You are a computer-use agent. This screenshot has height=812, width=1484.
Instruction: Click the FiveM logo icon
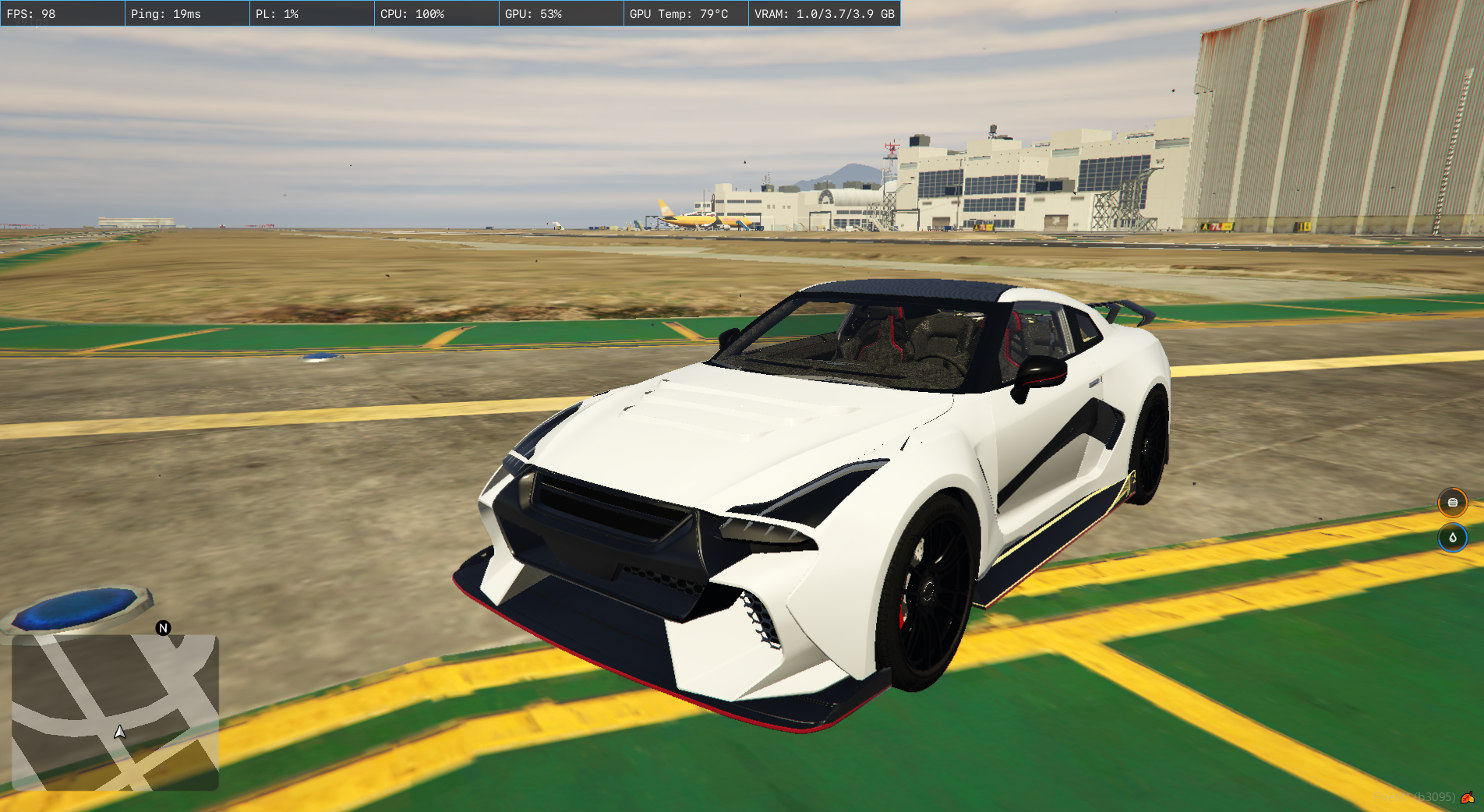point(1468,796)
